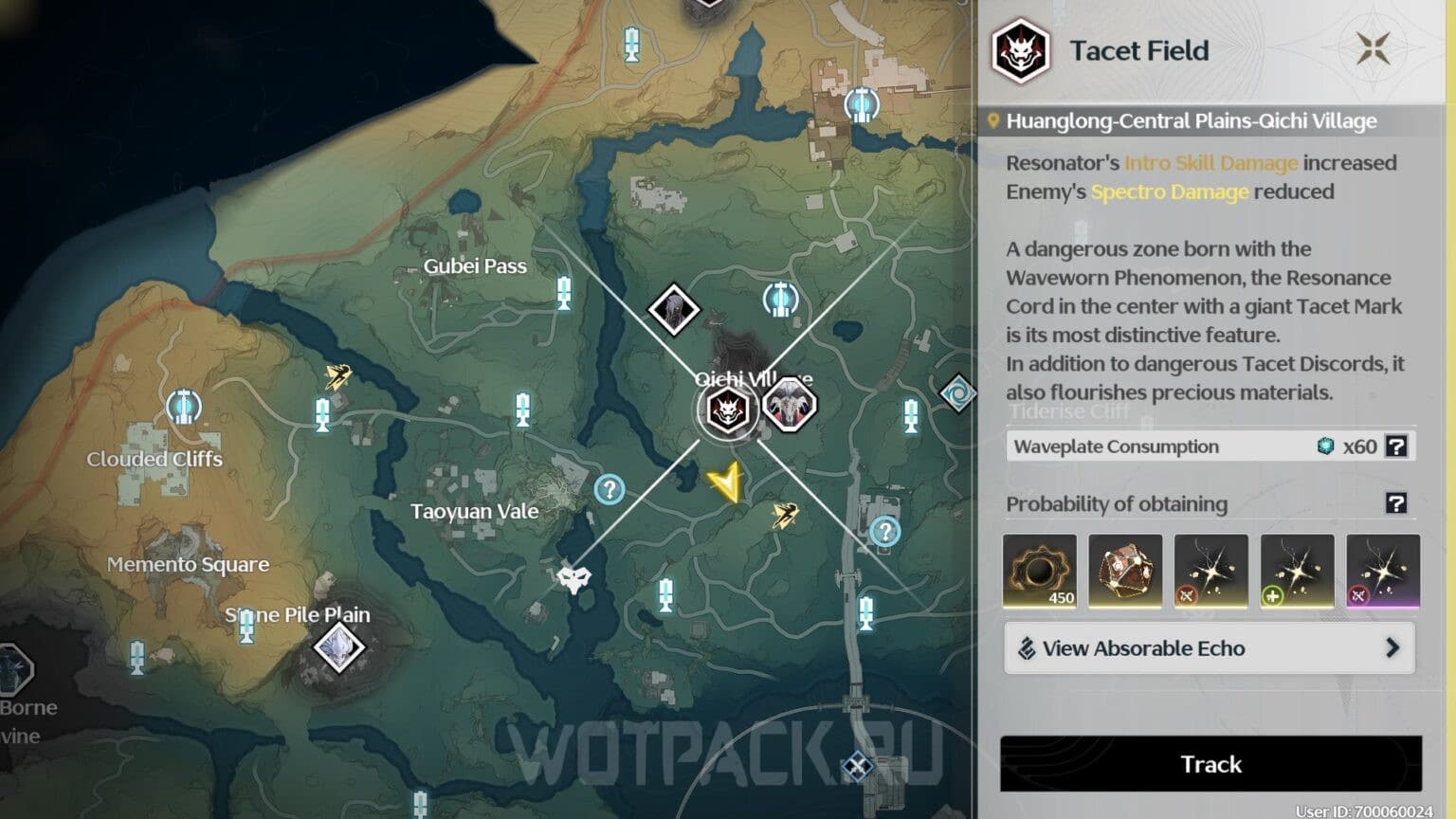1456x819 pixels.
Task: Click the goat-skull boss icon east of Qichi Village
Action: click(x=792, y=406)
